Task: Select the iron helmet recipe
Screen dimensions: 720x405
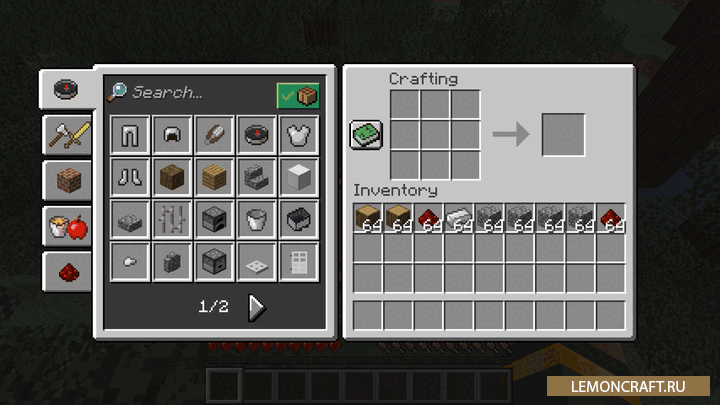Action: pos(172,134)
